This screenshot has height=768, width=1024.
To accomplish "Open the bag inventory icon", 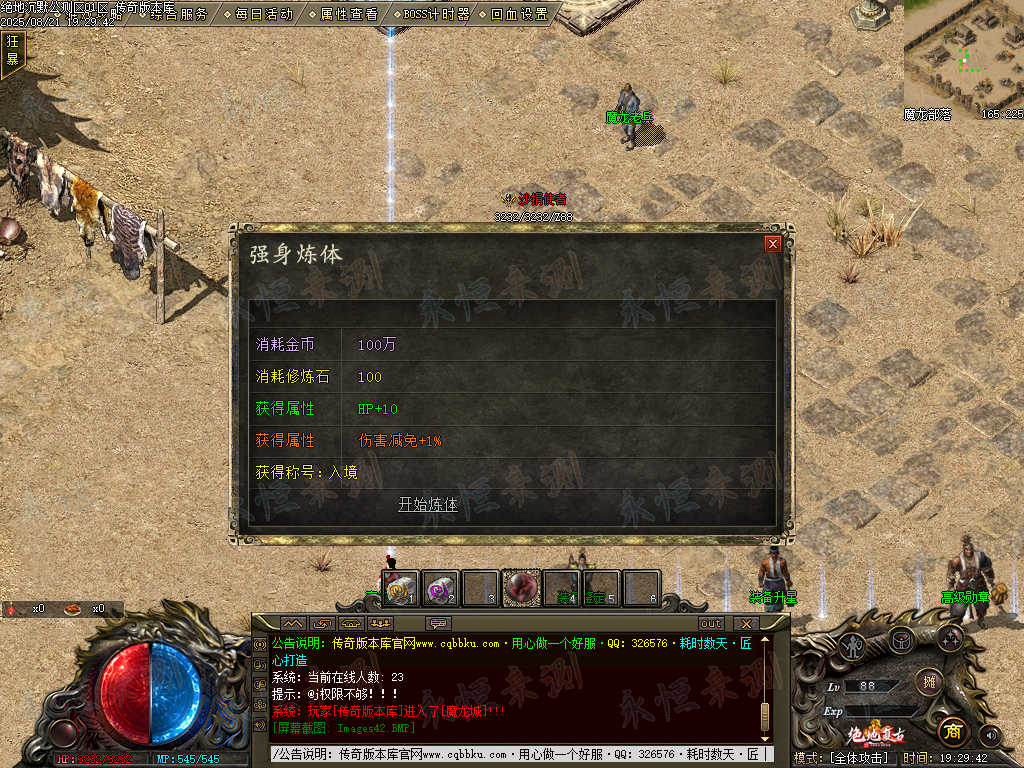I will pyautogui.click(x=902, y=638).
